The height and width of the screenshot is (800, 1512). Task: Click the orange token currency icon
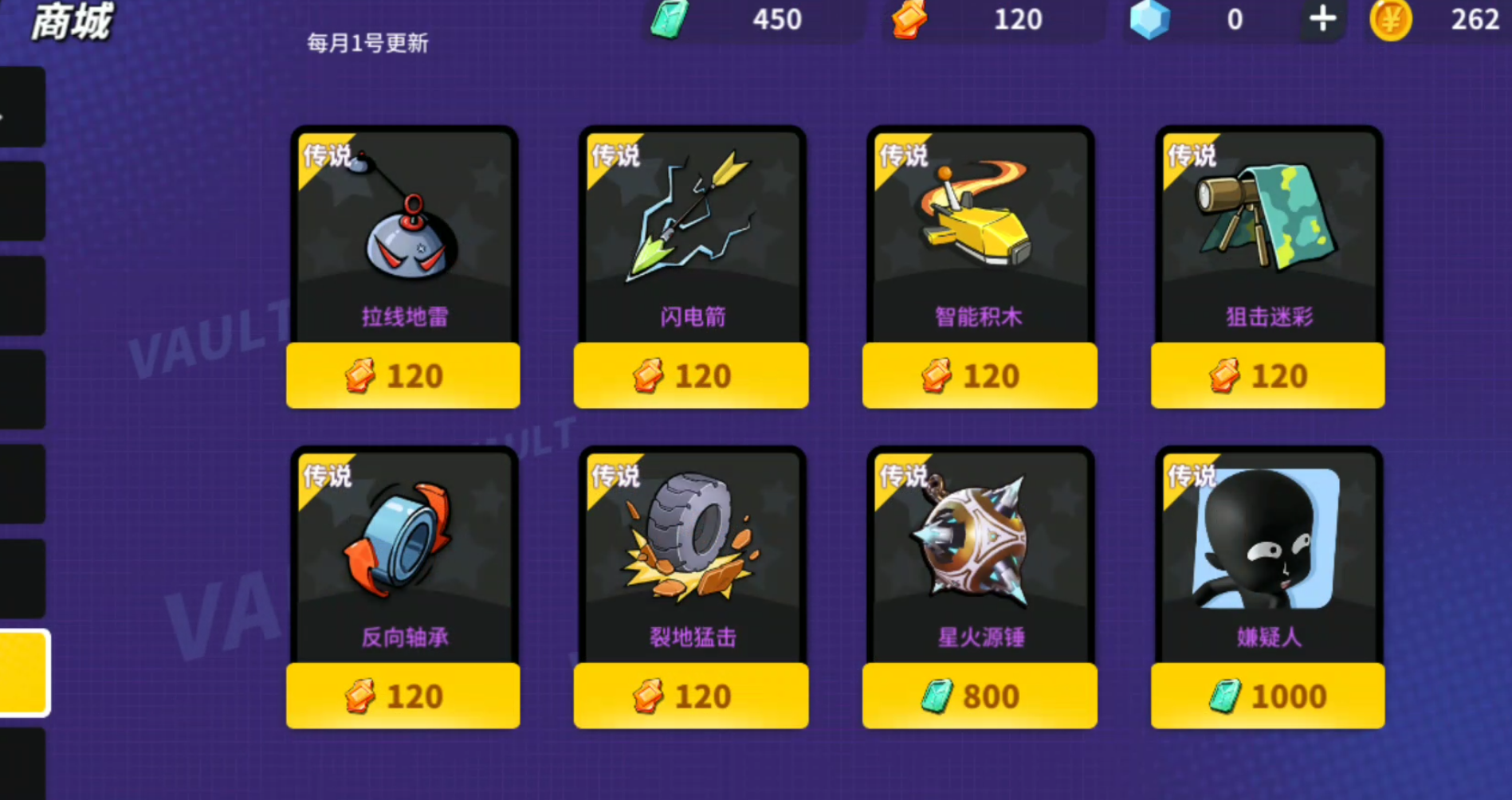pos(909,19)
